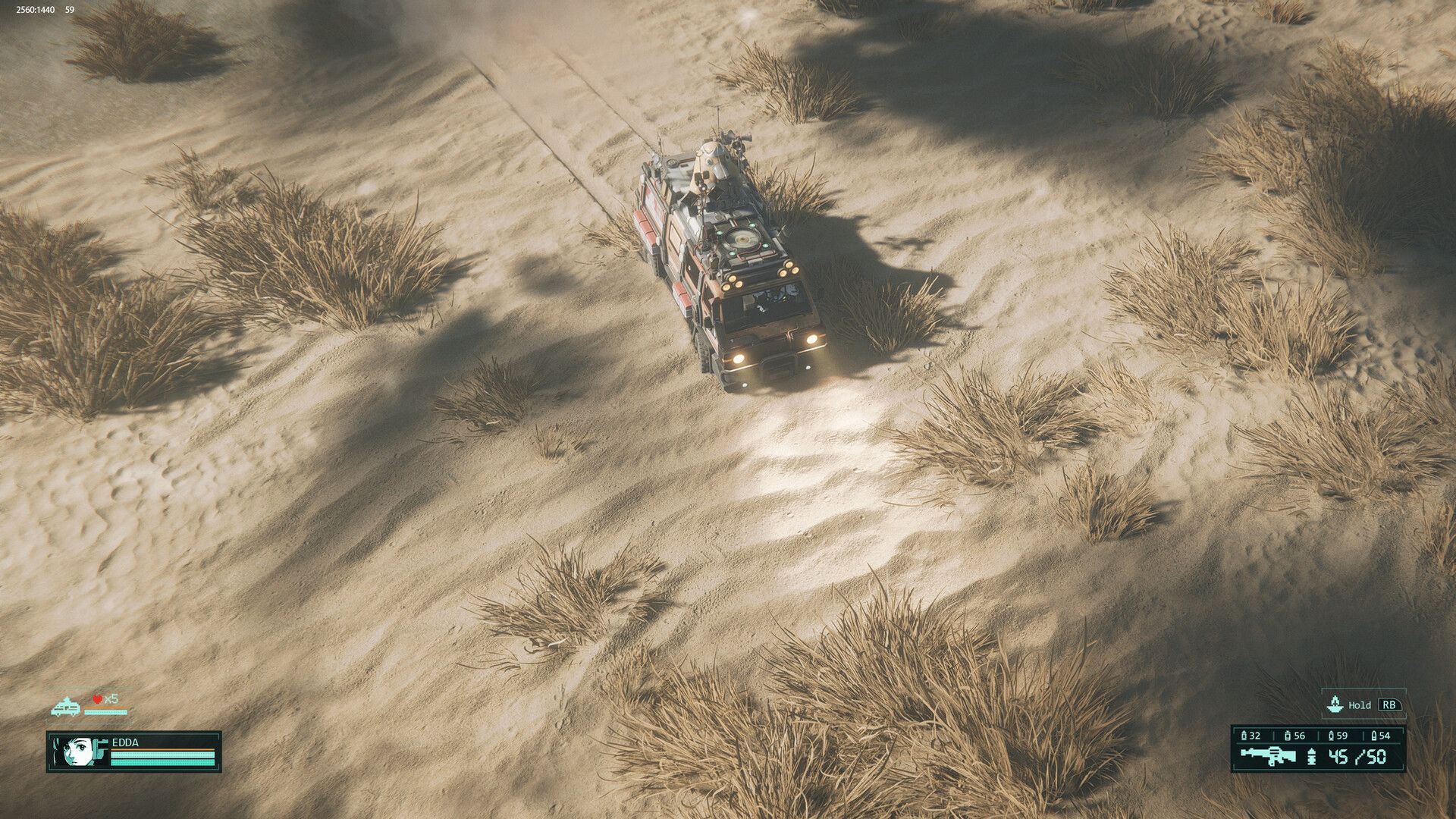Open the EDDA name label
Screen dimensions: 1456x819
125,742
